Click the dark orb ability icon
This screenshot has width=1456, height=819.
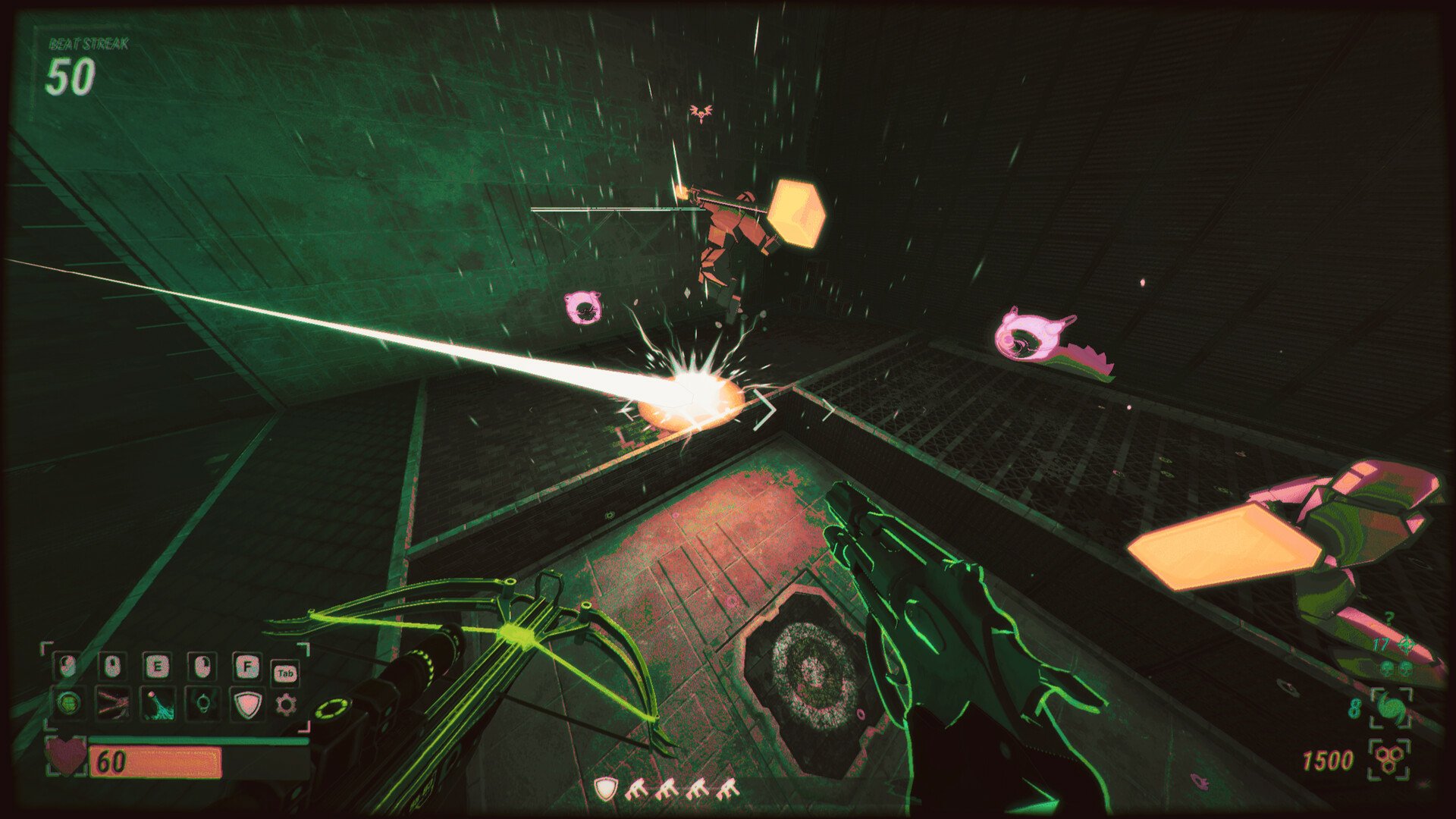tap(202, 704)
